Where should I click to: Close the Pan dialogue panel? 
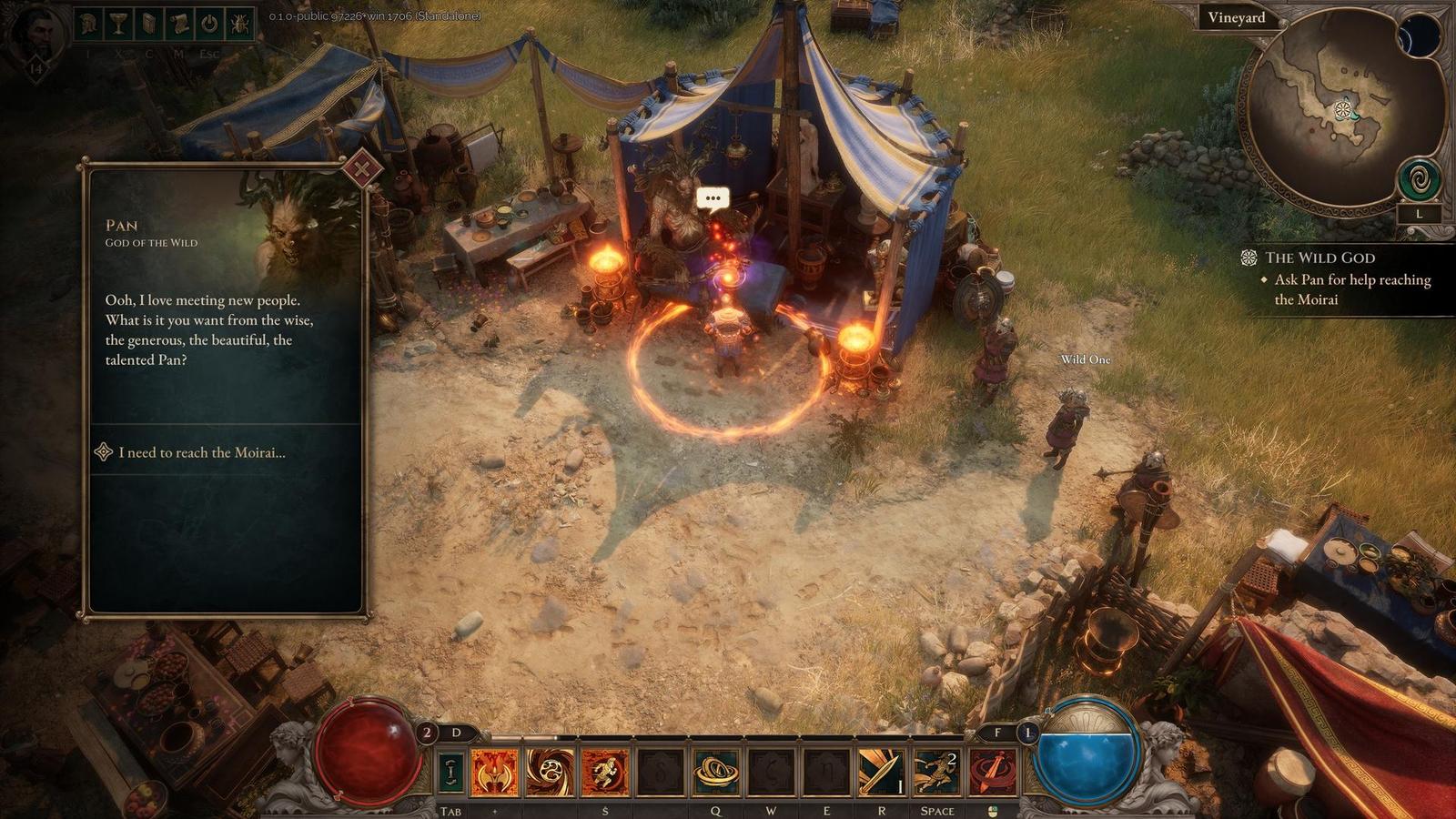click(x=362, y=168)
